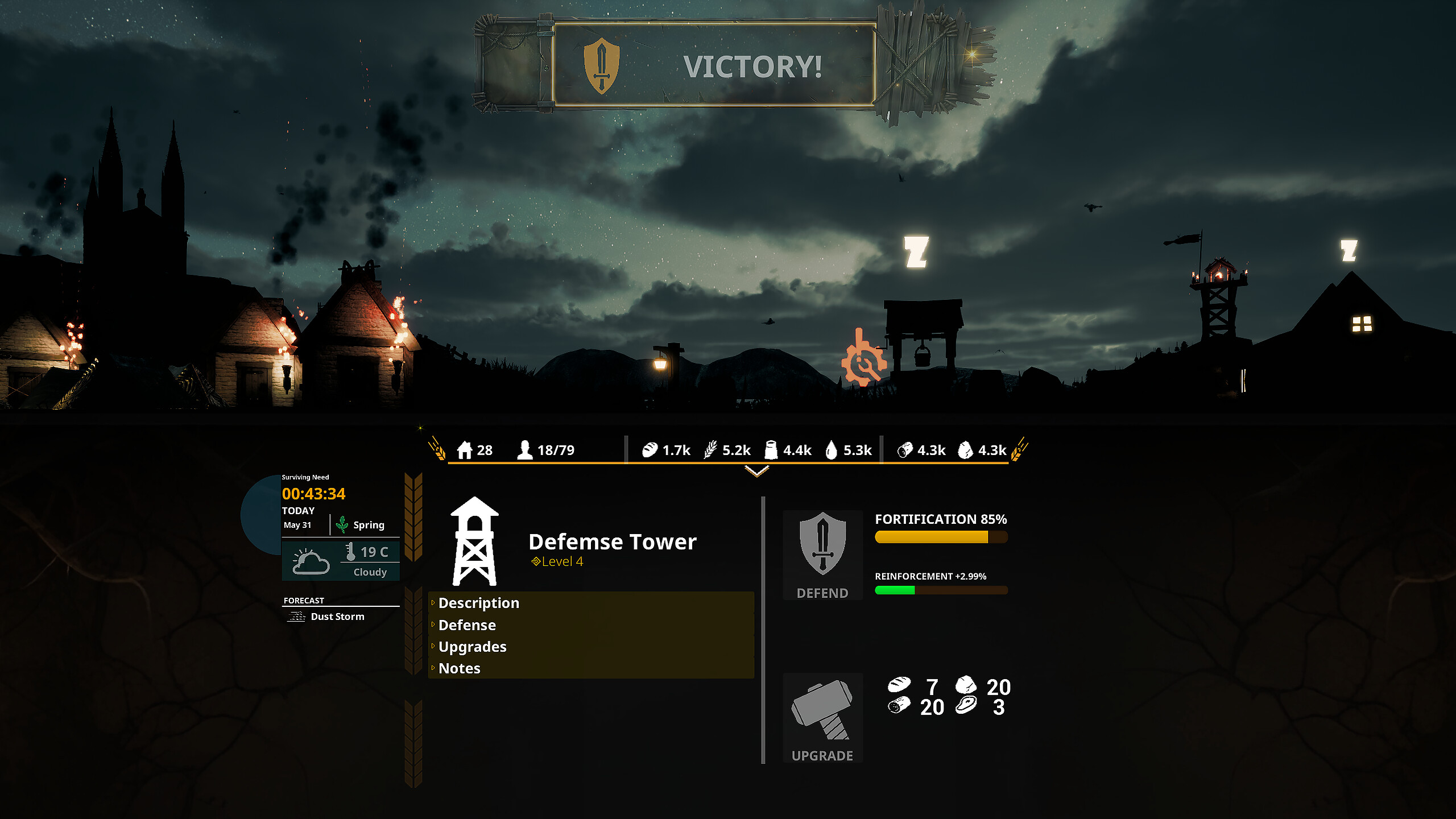This screenshot has width=1456, height=819.
Task: Click the spring leaf icon in the date panel
Action: pyautogui.click(x=342, y=523)
